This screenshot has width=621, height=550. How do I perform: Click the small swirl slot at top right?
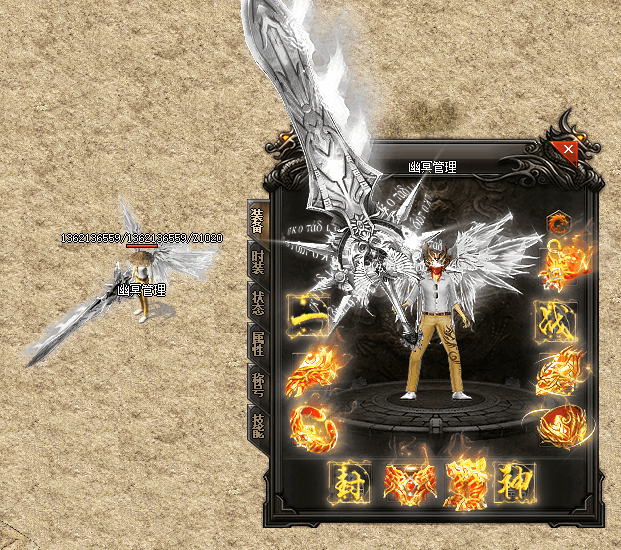556,222
